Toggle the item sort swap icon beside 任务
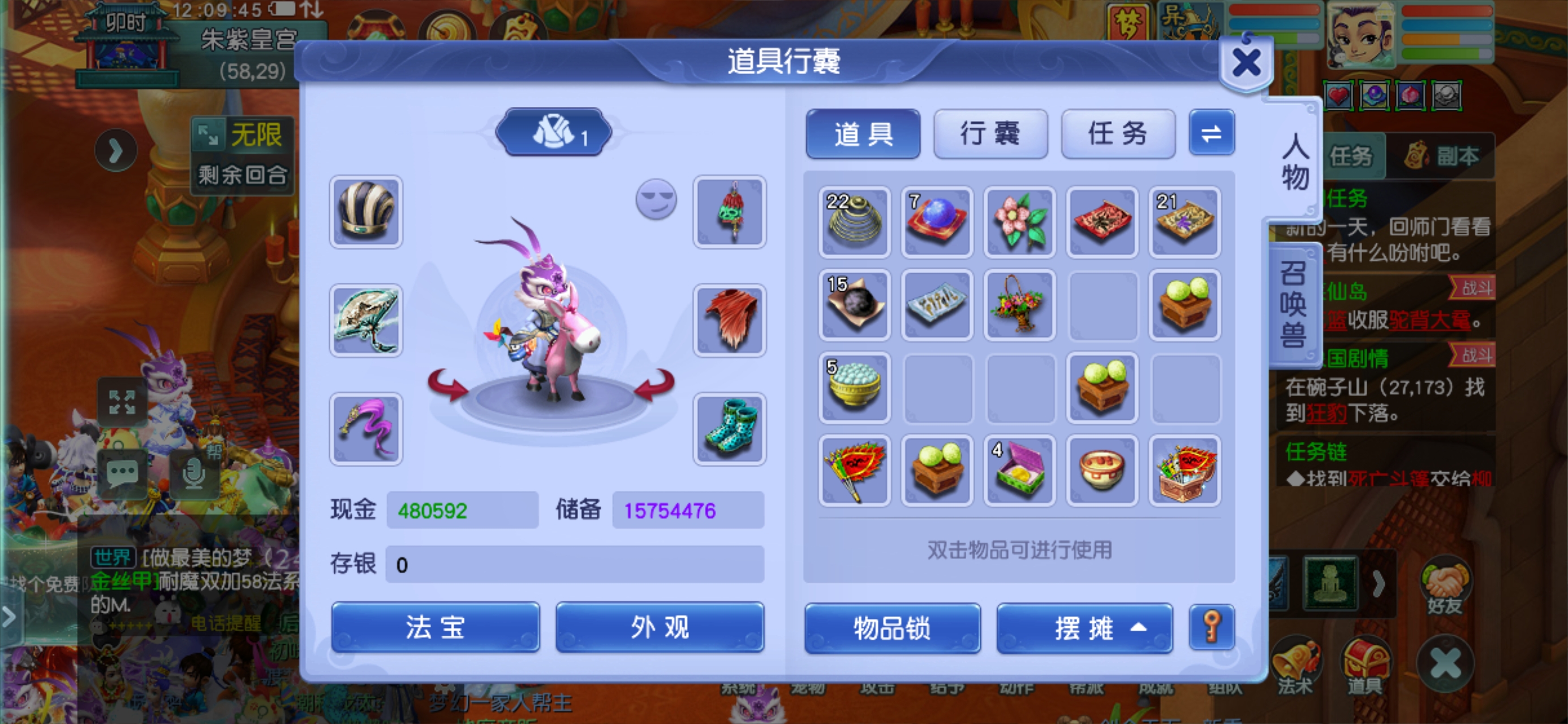This screenshot has width=1568, height=724. pyautogui.click(x=1211, y=135)
